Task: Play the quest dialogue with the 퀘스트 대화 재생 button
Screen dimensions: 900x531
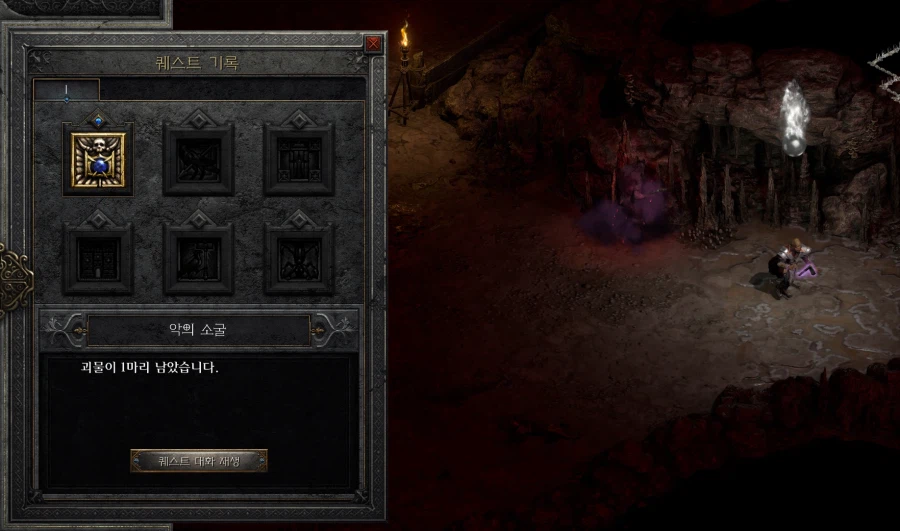Action: 199,461
